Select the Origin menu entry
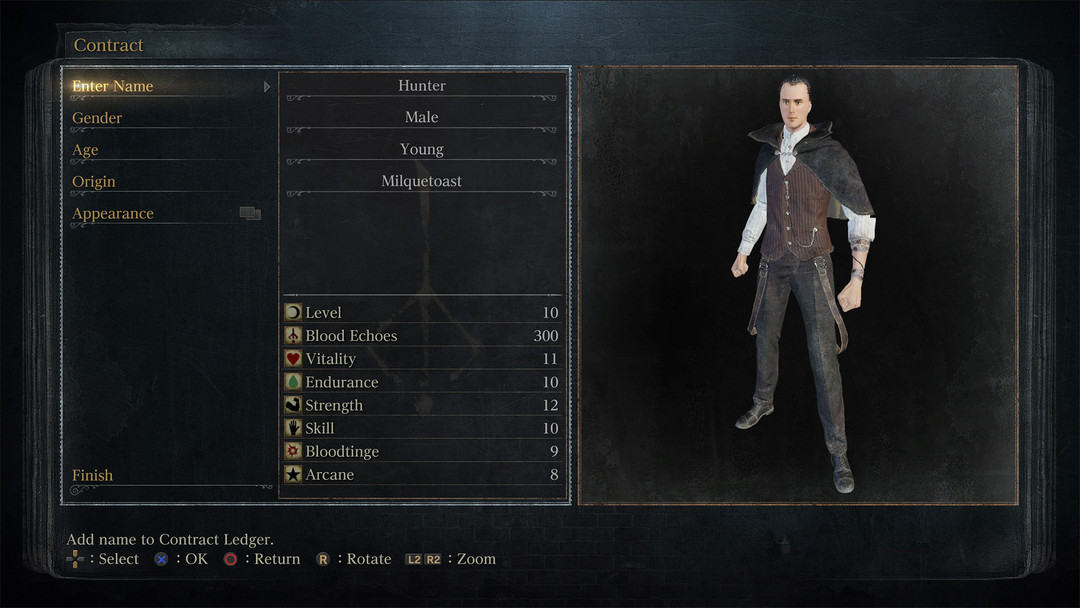This screenshot has width=1080, height=608. [94, 182]
